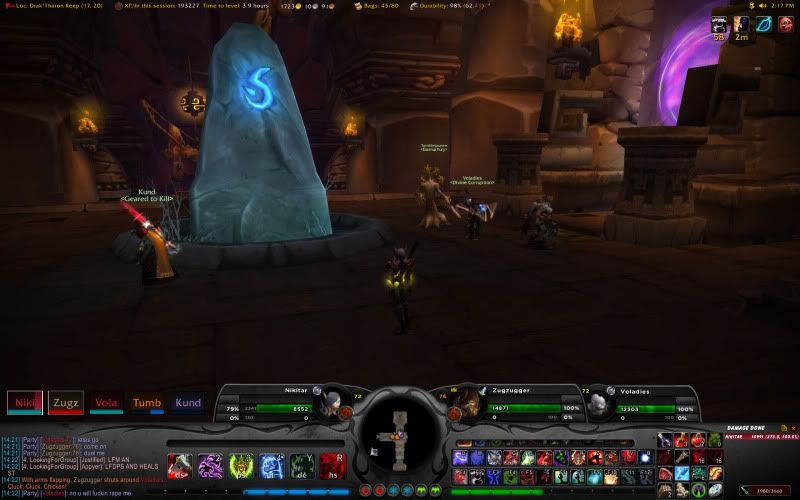Select the Vola party frame
The image size is (800, 500).
click(x=106, y=403)
